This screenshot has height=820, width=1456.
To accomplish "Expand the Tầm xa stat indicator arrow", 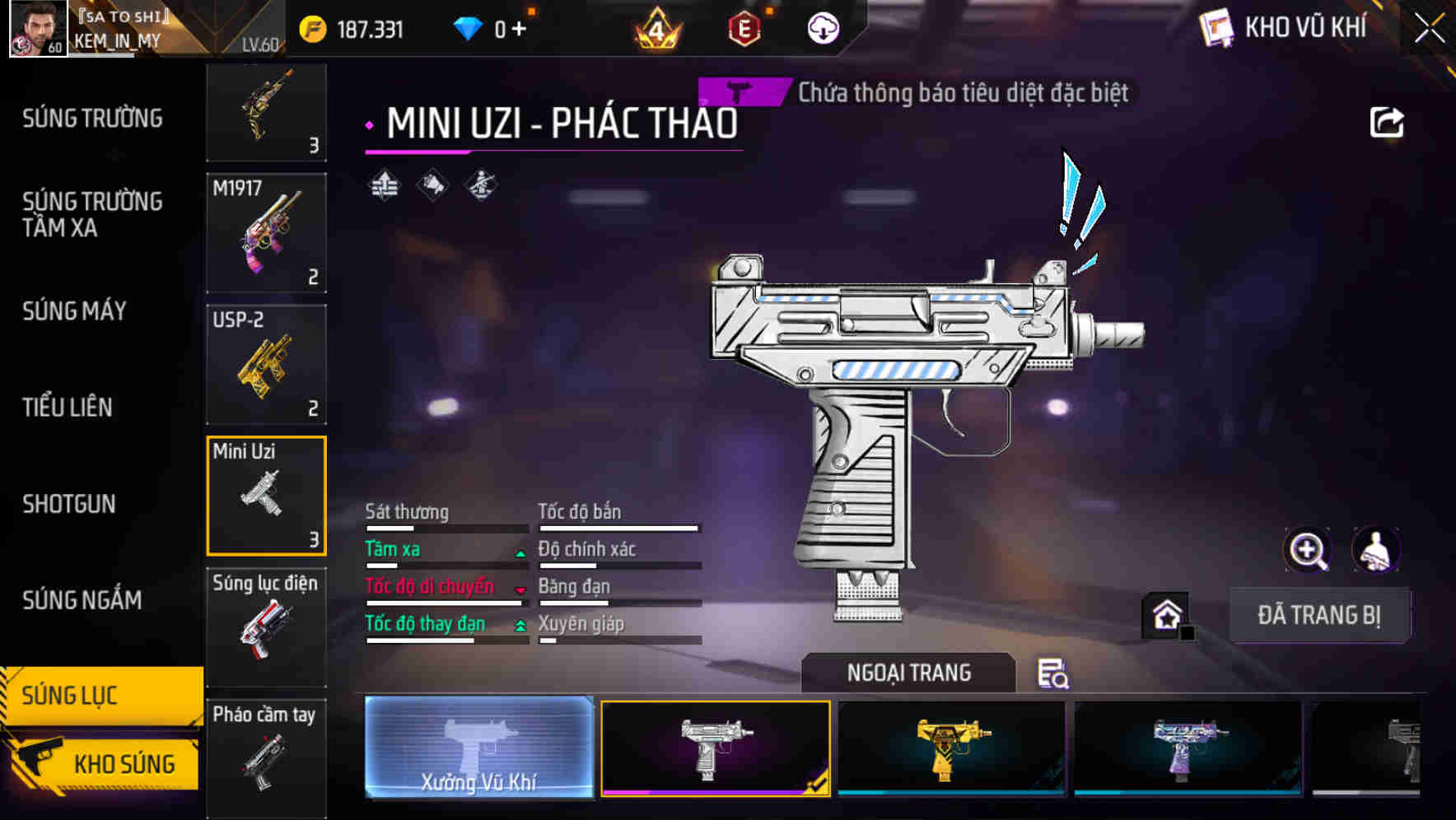I will (520, 552).
